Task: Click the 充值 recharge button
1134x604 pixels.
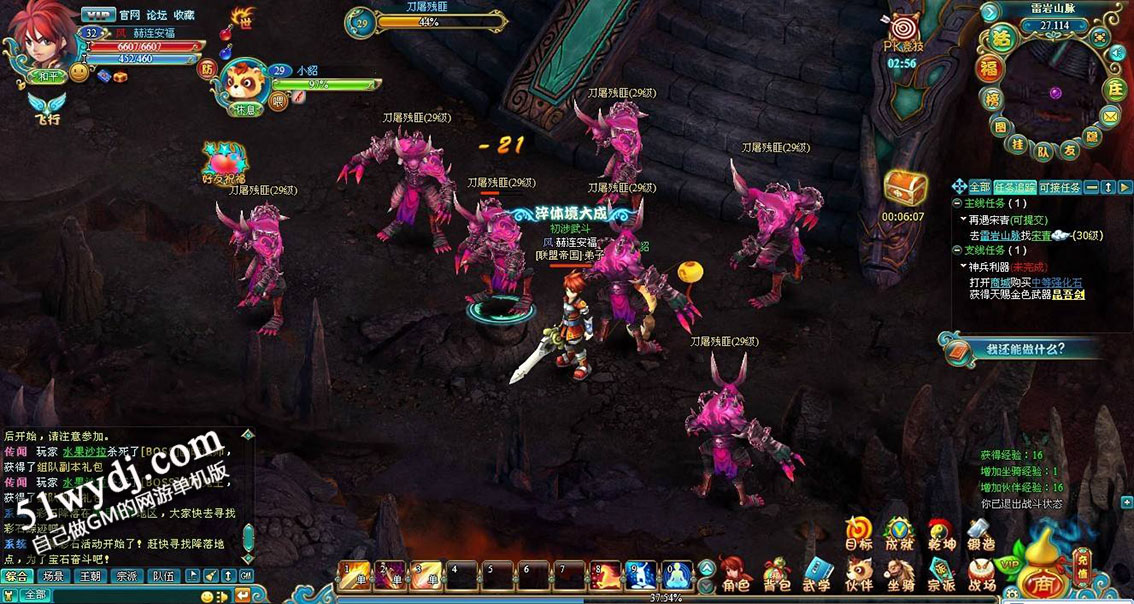Action: (x=1081, y=566)
